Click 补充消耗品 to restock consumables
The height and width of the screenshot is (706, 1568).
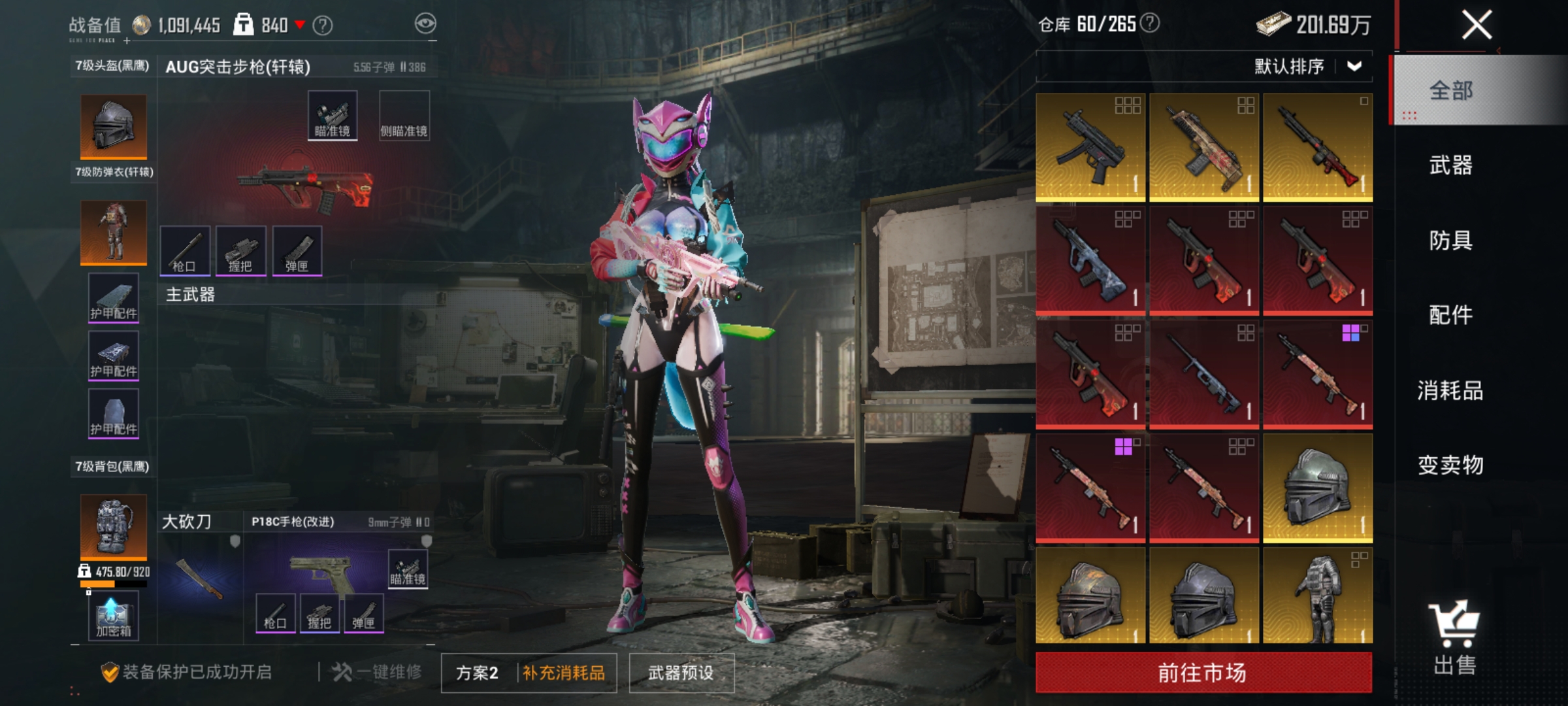pos(564,673)
